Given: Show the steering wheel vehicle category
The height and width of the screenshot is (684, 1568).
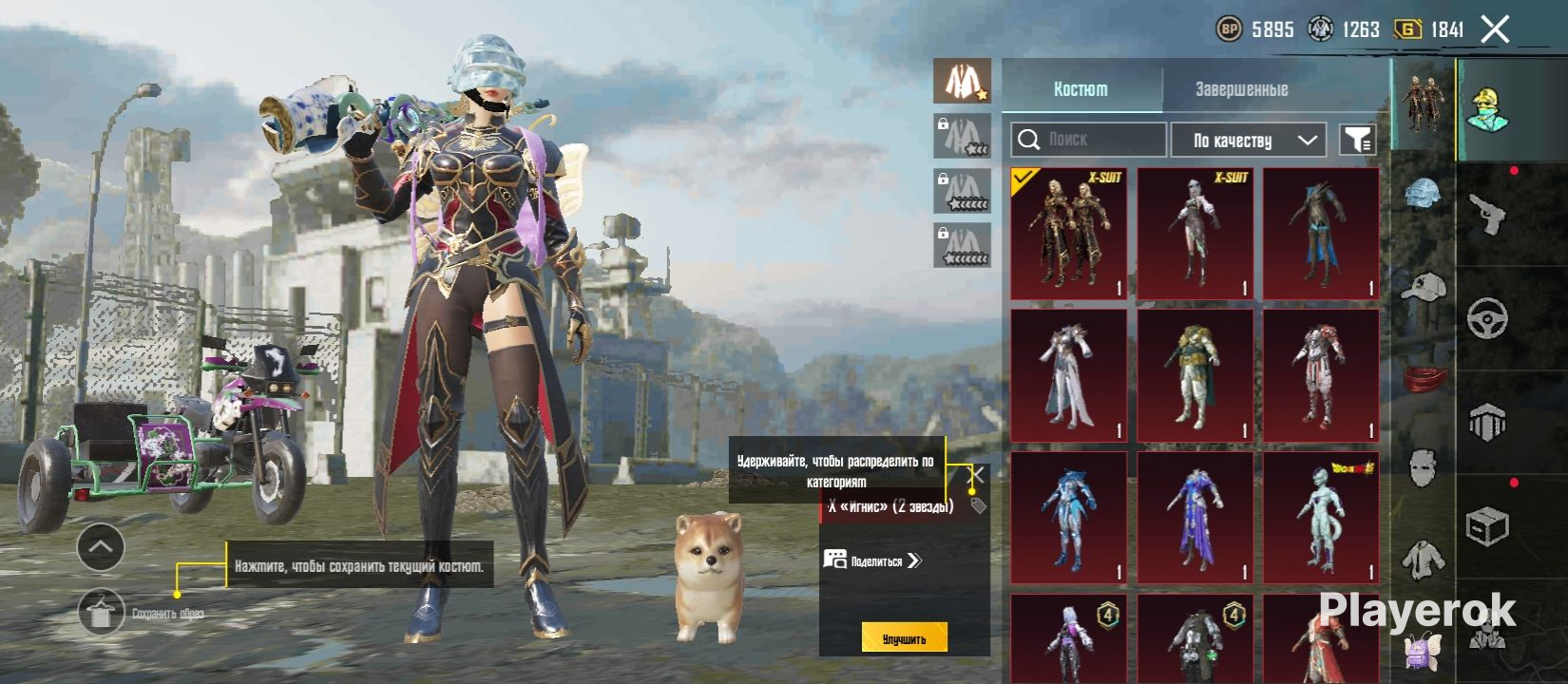Looking at the screenshot, I should click(1487, 318).
